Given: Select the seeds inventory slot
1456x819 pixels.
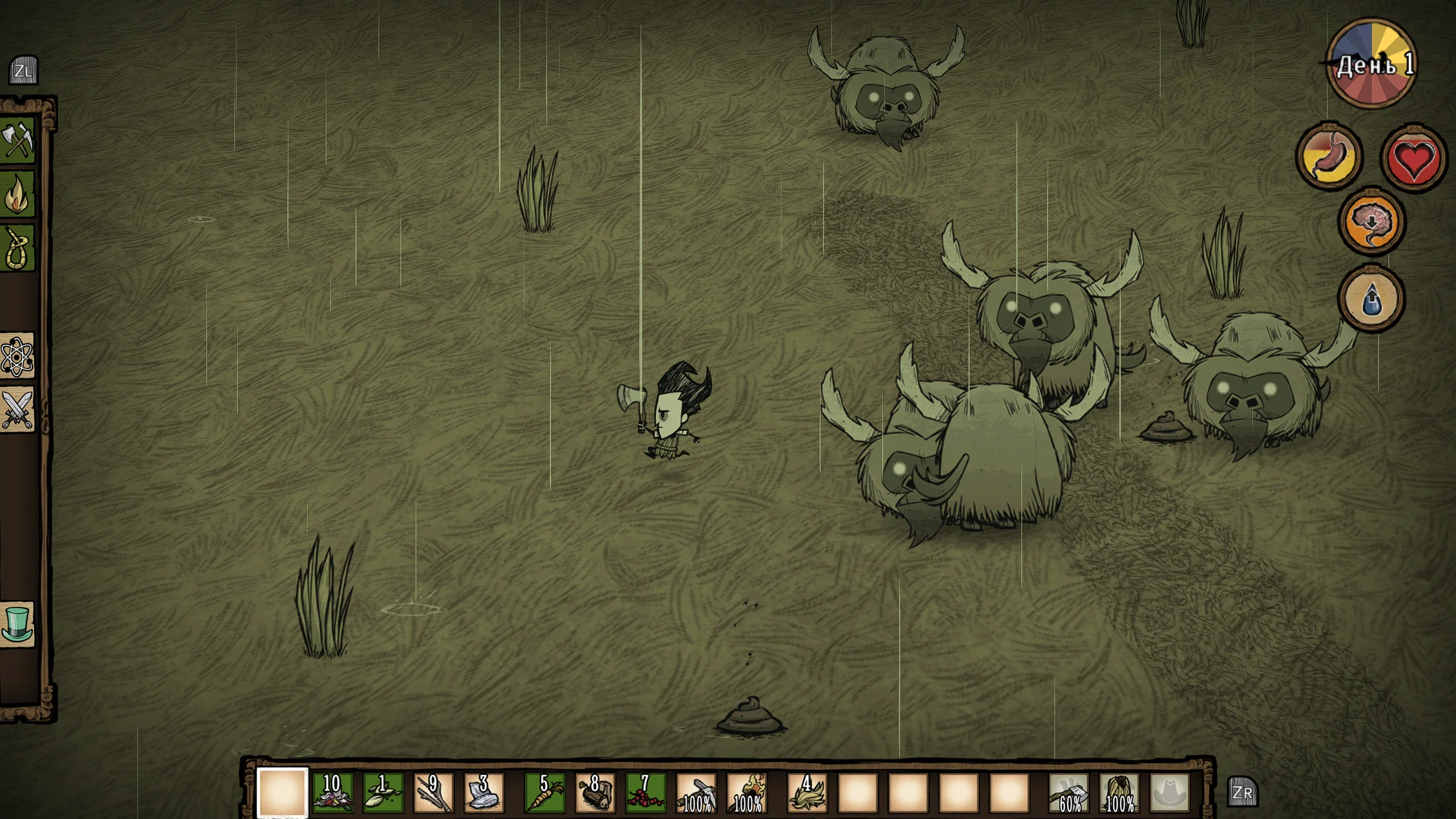Looking at the screenshot, I should [x=383, y=792].
